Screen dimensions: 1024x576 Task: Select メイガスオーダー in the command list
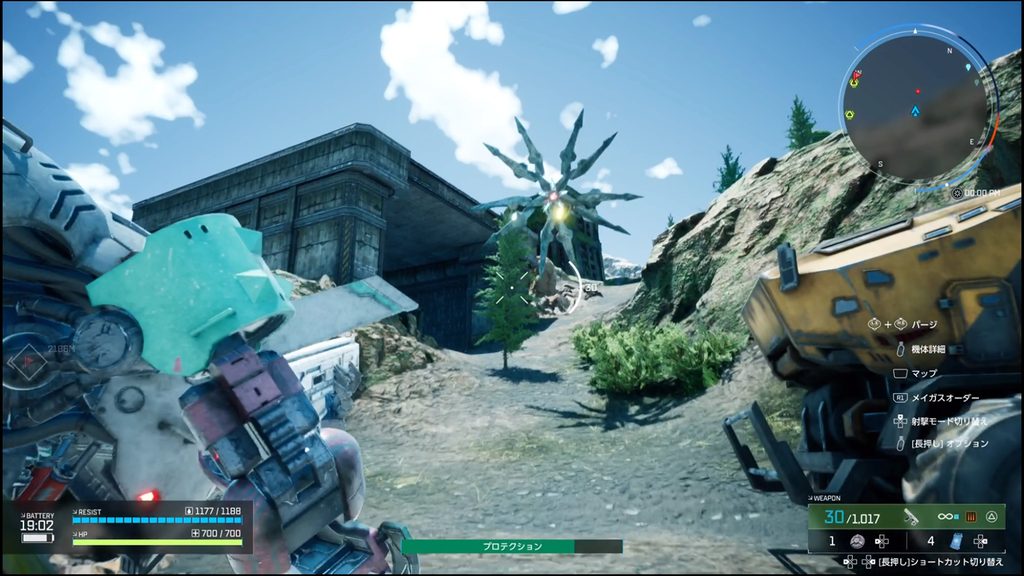(942, 397)
